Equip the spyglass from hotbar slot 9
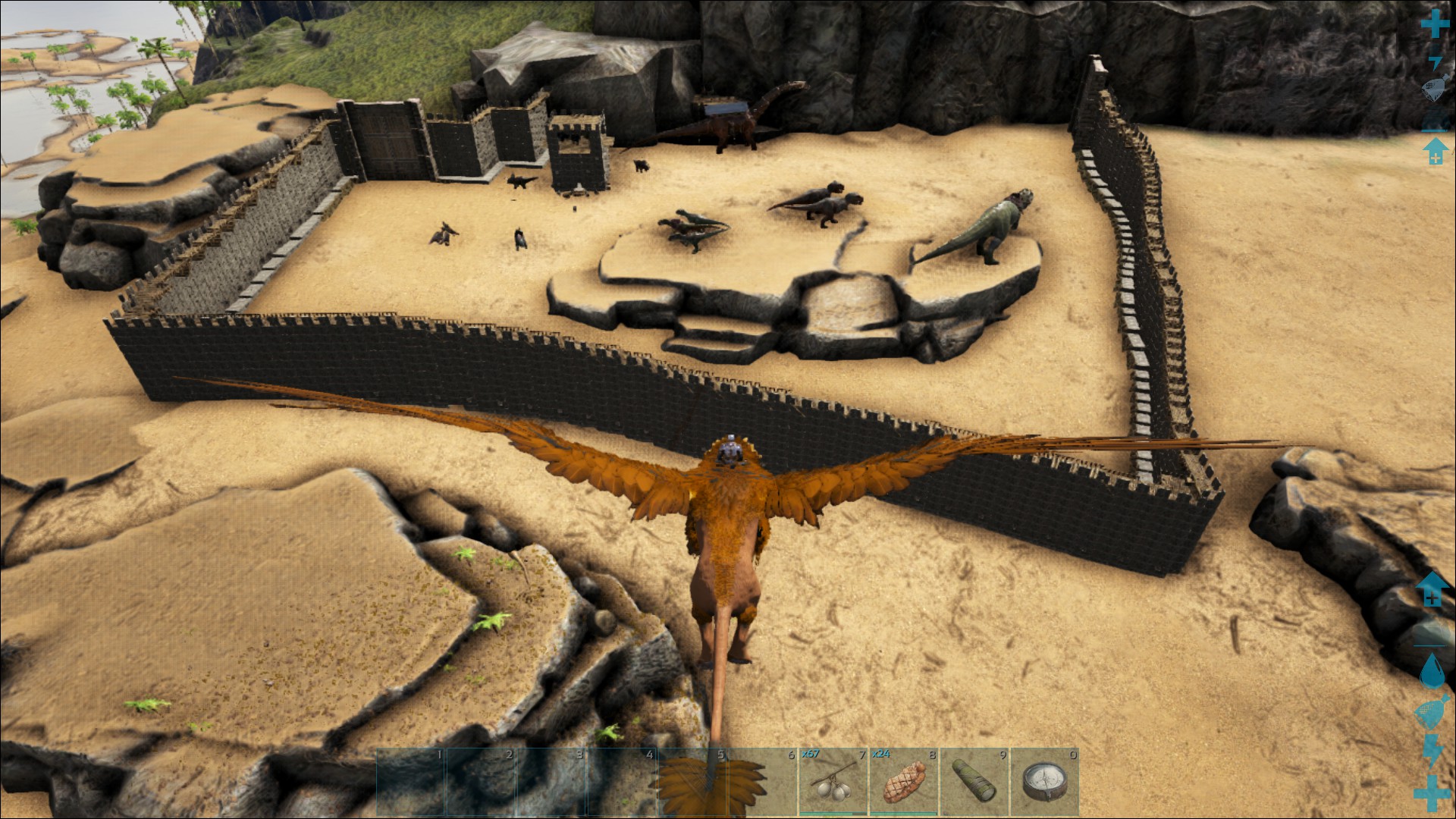 [x=974, y=782]
